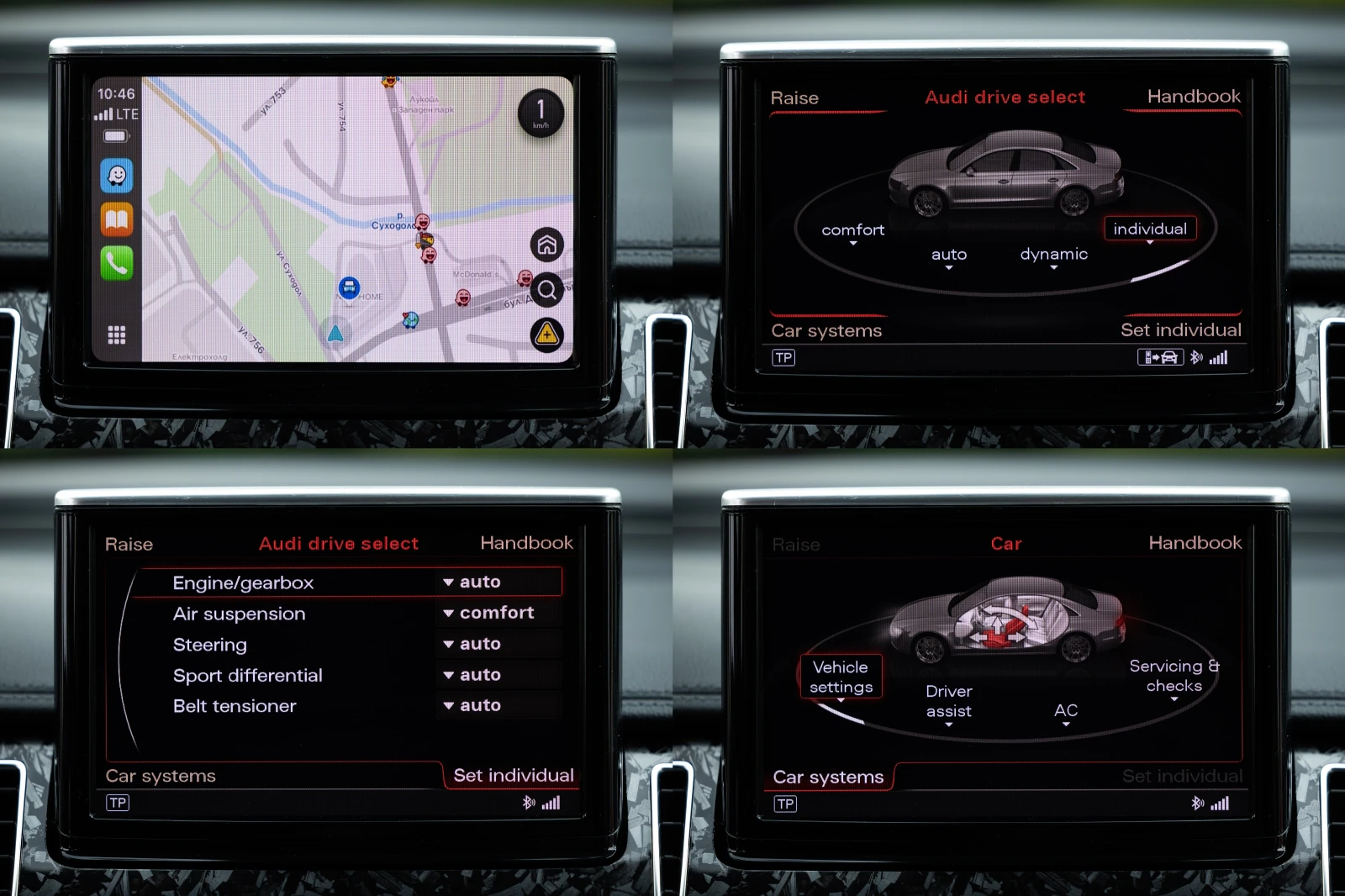Select the comfort drive mode
Screen dimensions: 1345x896
click(x=852, y=229)
